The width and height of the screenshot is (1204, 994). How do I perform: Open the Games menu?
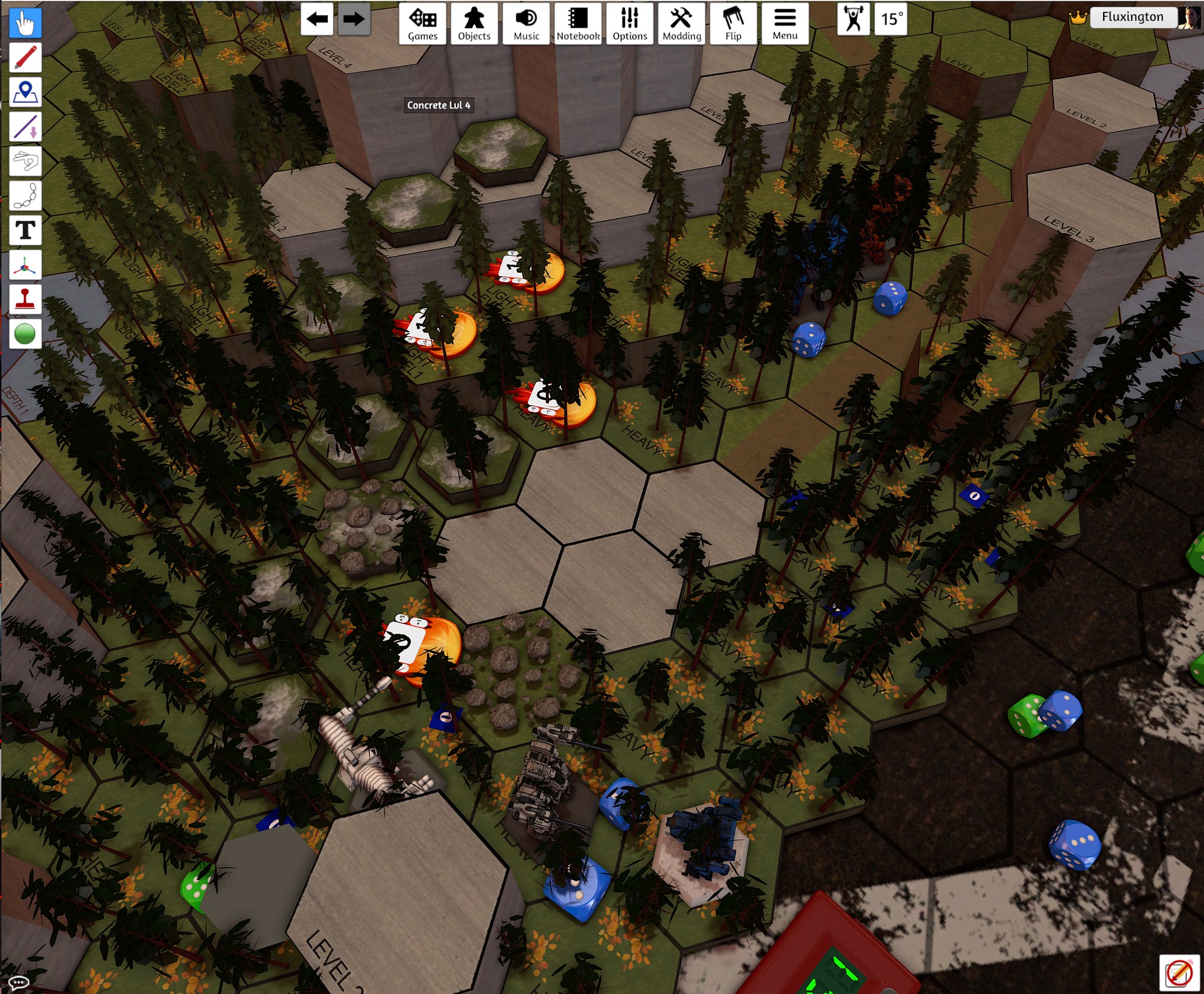coord(423,24)
